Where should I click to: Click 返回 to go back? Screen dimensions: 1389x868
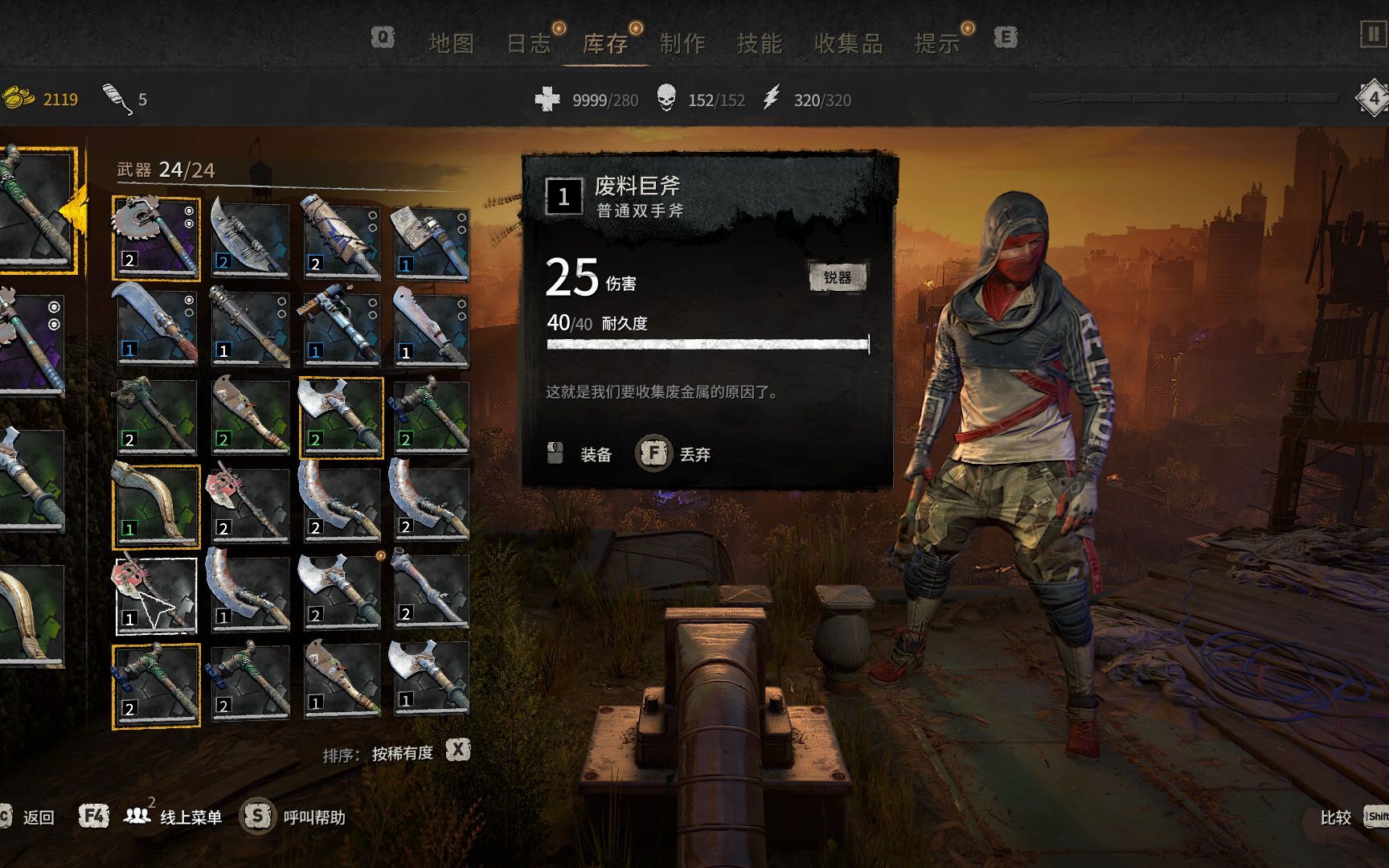tap(38, 817)
